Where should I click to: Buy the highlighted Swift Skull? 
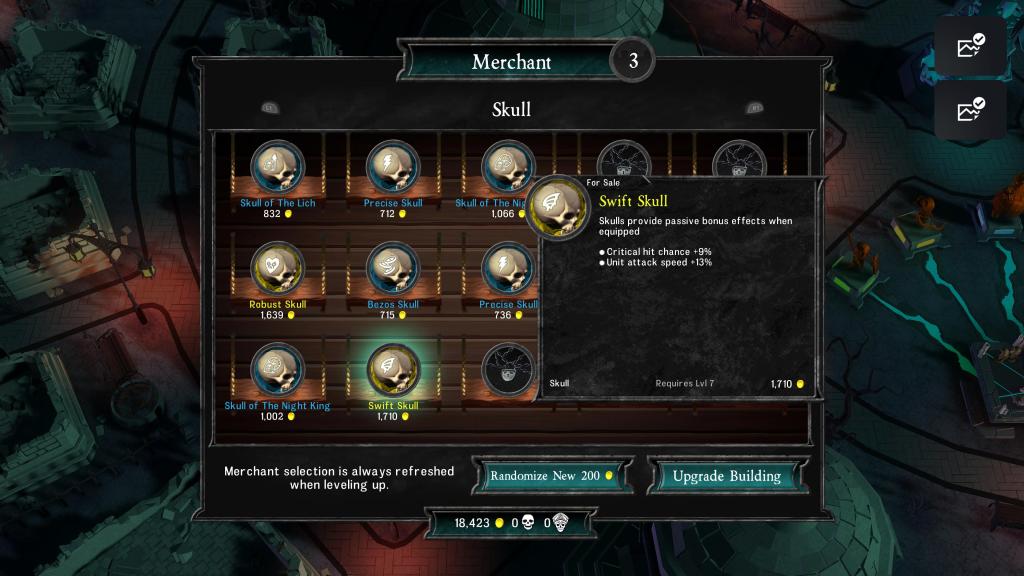pos(393,369)
